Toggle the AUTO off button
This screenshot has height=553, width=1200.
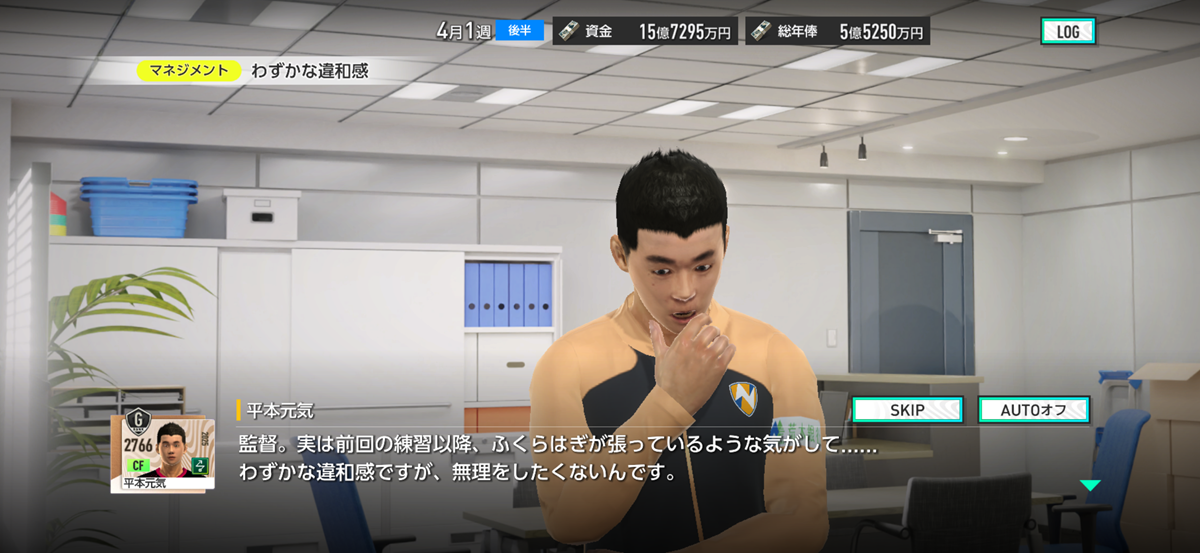(1033, 410)
